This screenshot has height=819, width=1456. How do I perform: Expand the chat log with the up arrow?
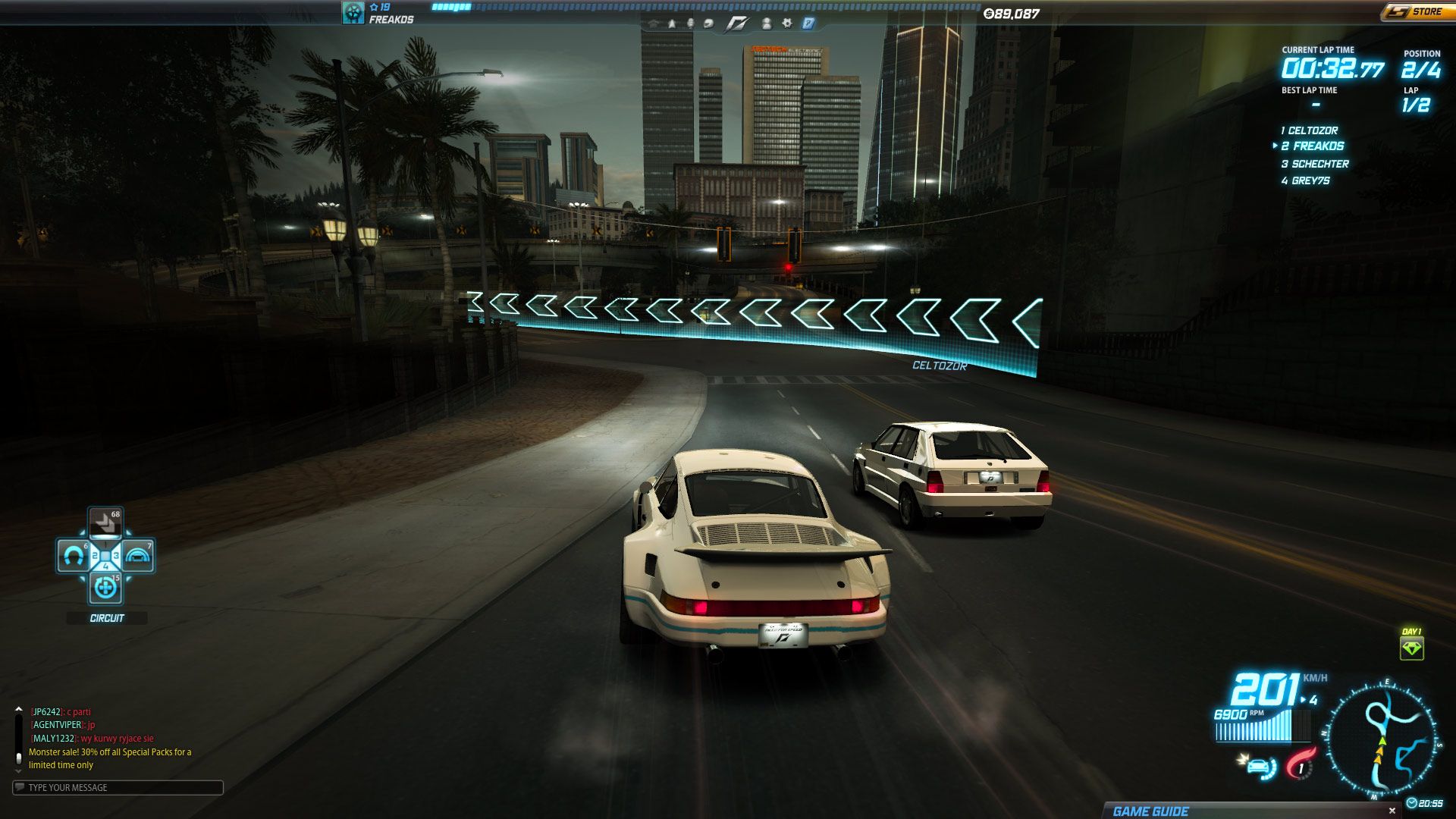tap(18, 710)
